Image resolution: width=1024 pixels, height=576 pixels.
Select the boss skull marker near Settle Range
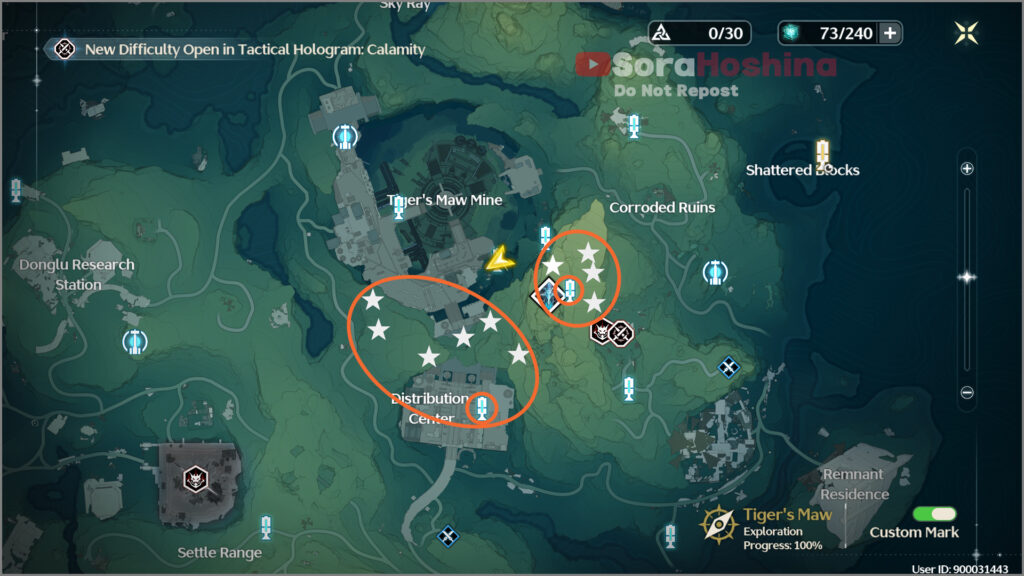(193, 479)
